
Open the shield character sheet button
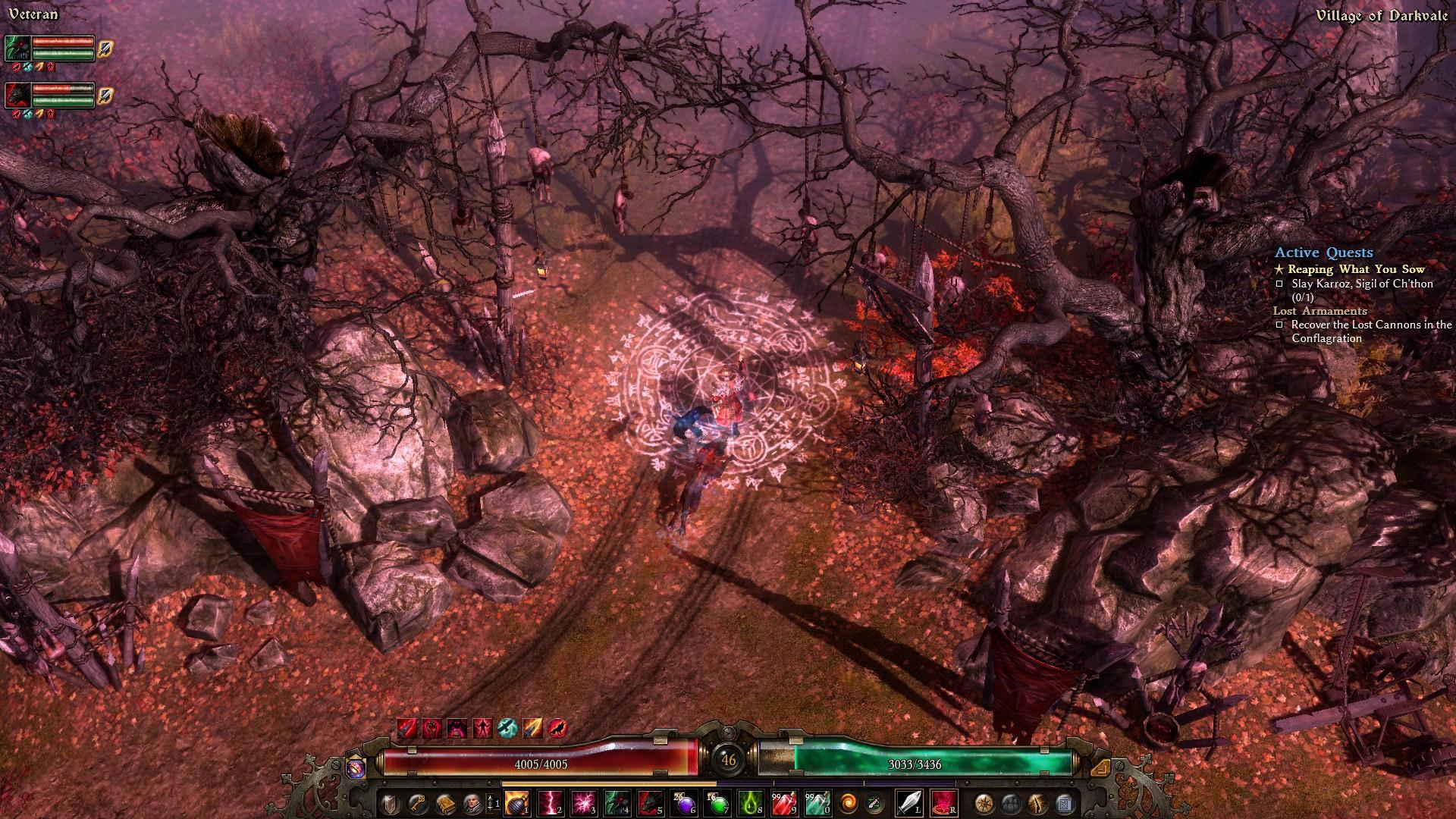pyautogui.click(x=391, y=802)
